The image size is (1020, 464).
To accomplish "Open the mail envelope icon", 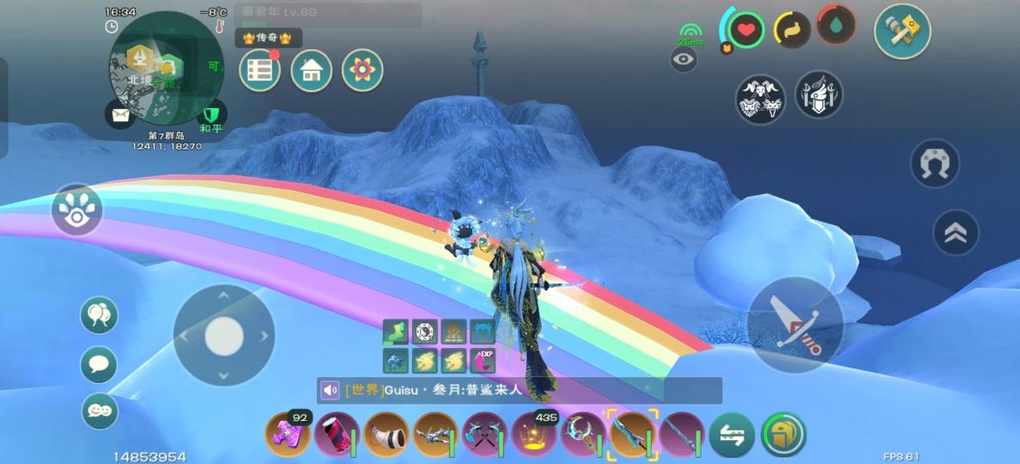I will pyautogui.click(x=121, y=115).
